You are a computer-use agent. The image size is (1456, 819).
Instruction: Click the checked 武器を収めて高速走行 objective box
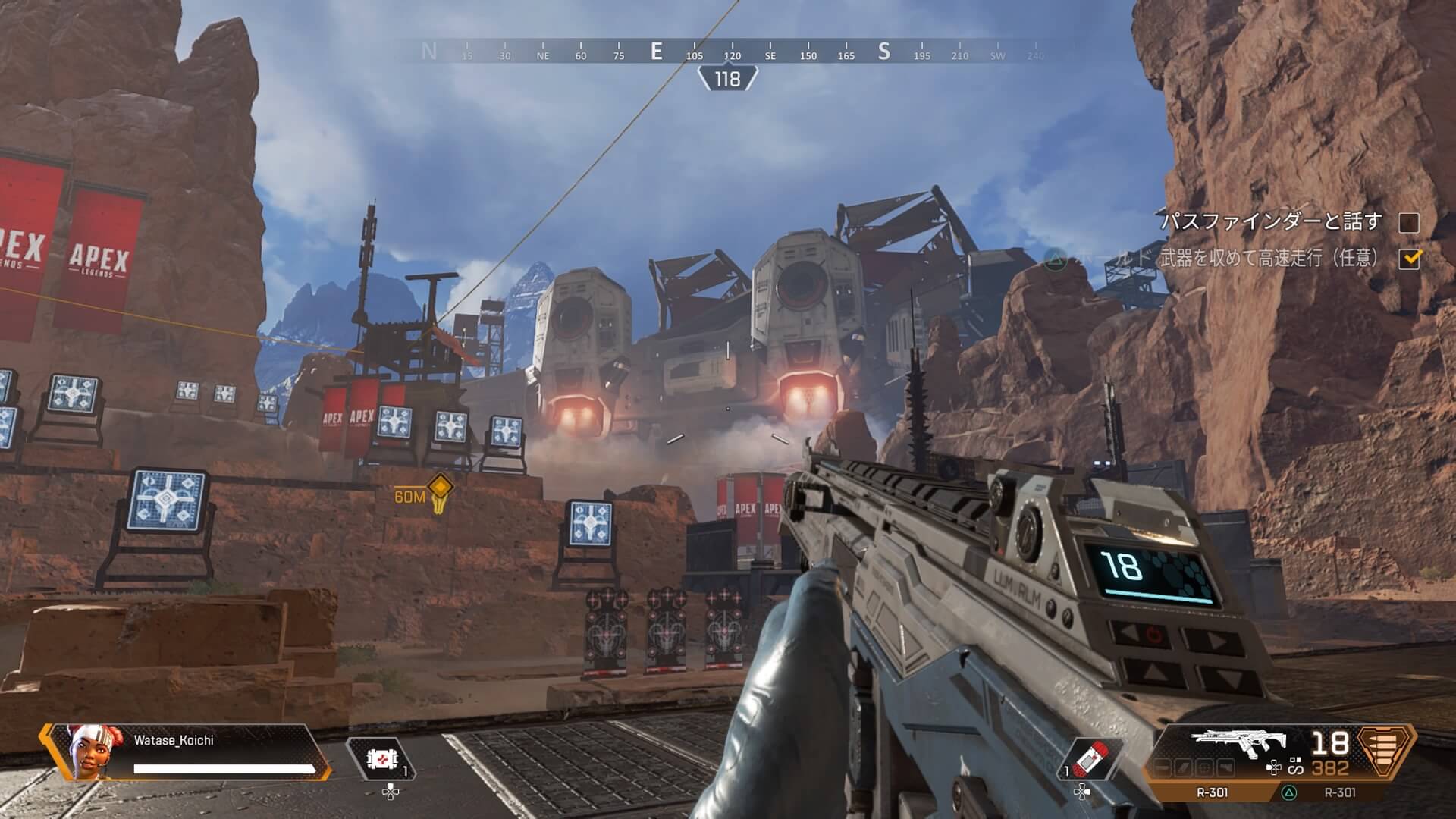tap(1409, 259)
